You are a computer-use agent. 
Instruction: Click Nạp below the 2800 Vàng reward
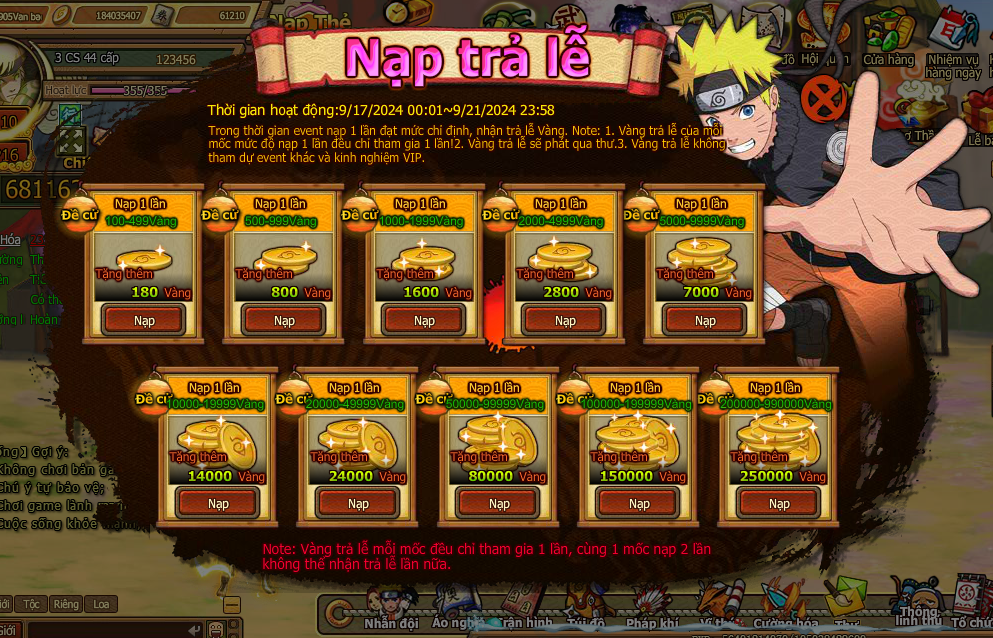tap(566, 321)
